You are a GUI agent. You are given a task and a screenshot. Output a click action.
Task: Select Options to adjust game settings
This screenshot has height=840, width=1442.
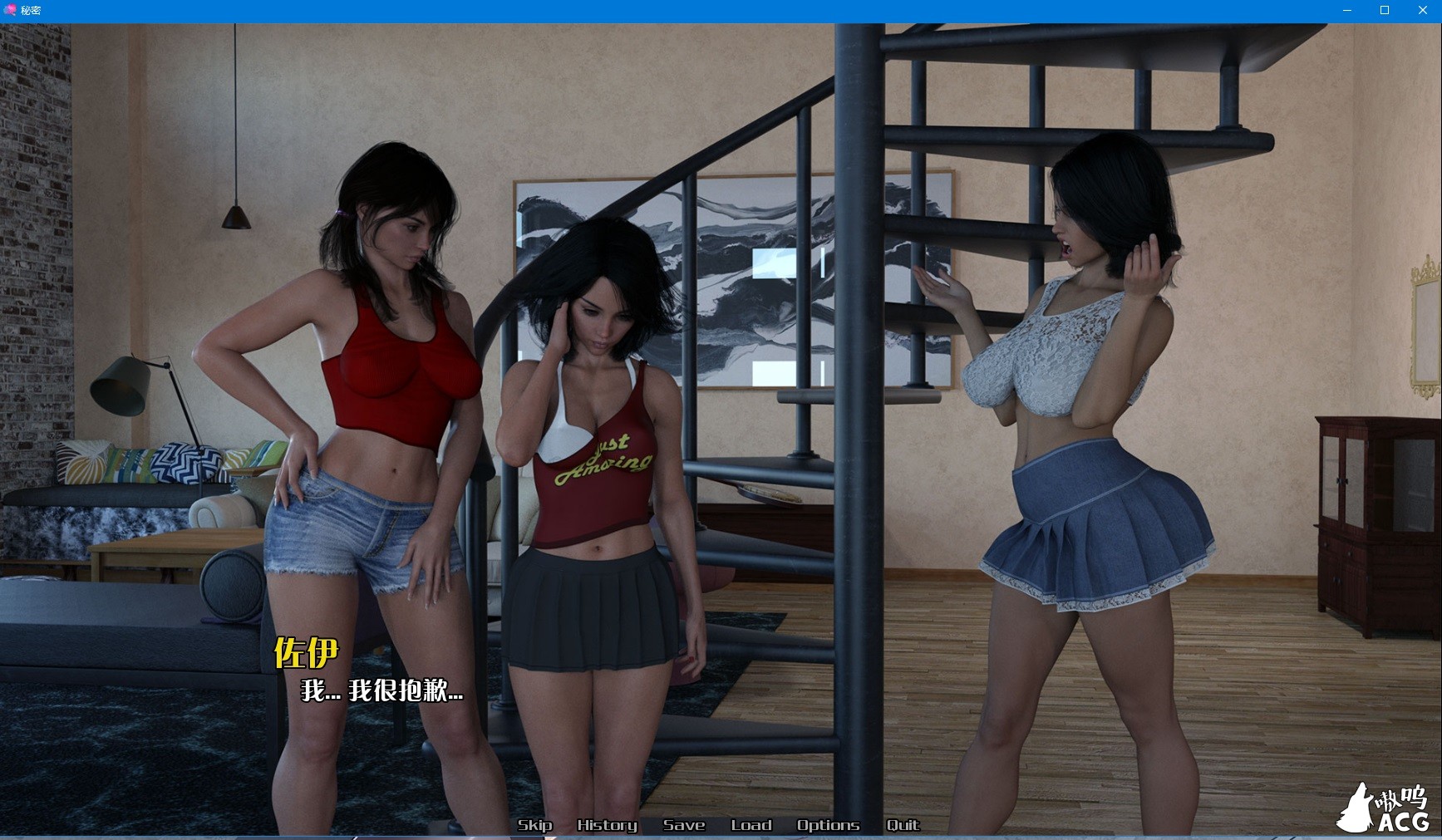click(x=828, y=825)
